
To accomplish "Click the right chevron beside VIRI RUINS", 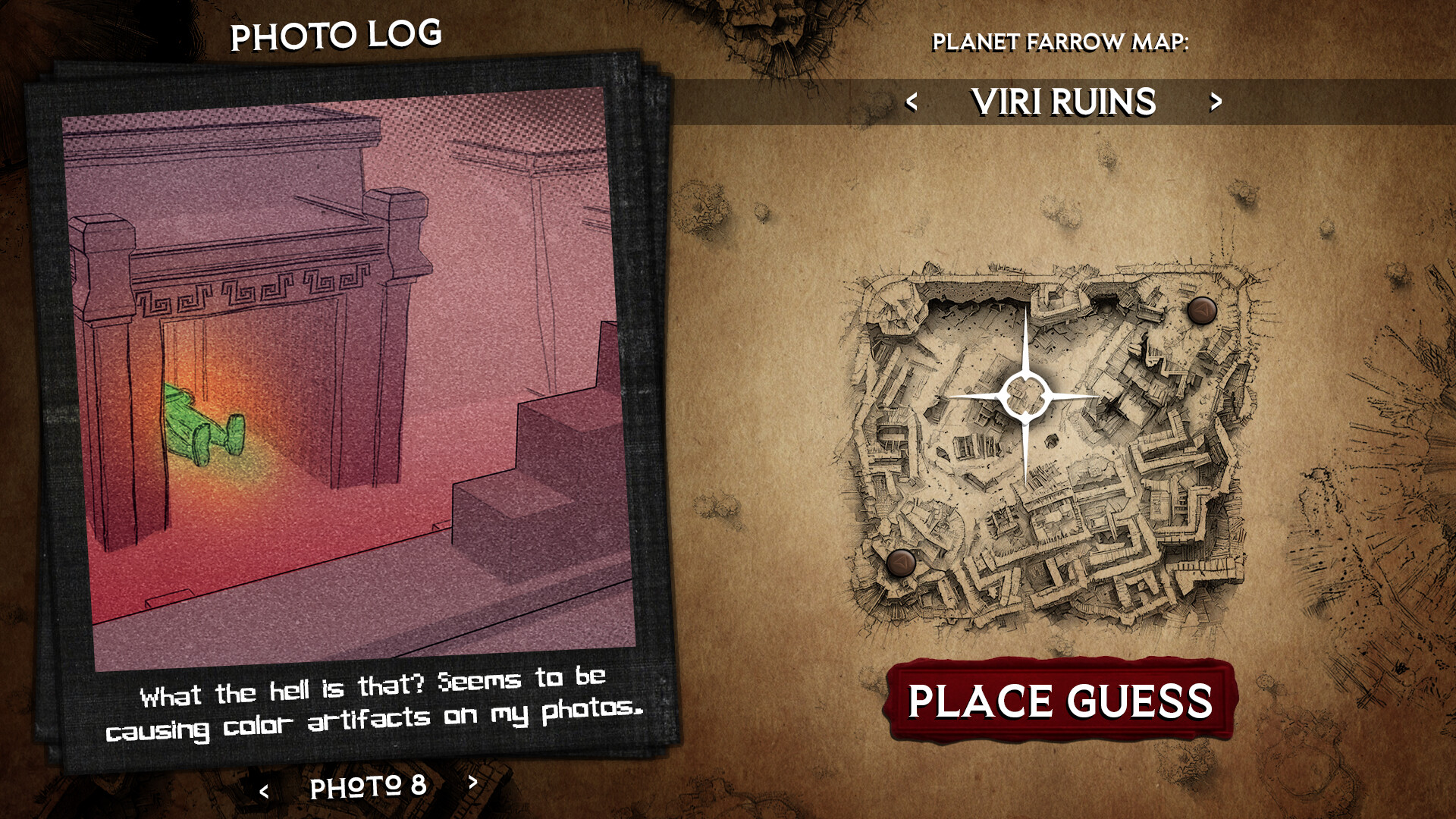I will (1215, 102).
